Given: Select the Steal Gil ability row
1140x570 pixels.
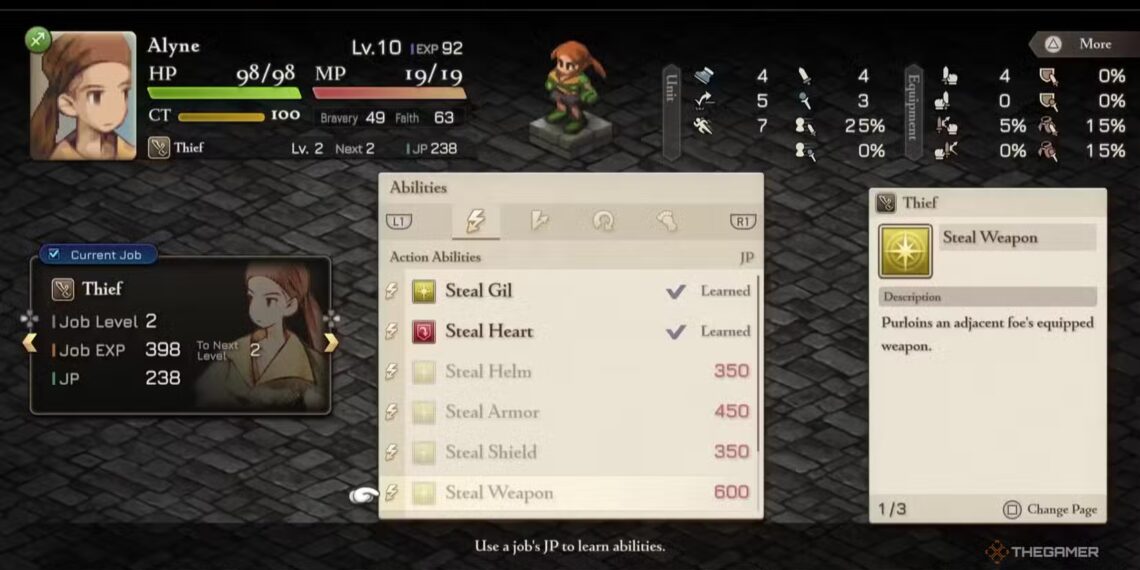Looking at the screenshot, I should (x=570, y=291).
